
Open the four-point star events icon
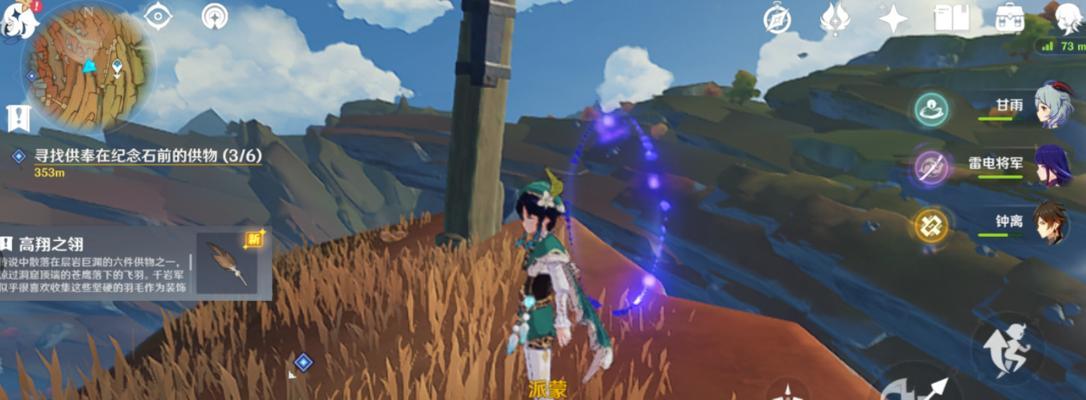892,17
